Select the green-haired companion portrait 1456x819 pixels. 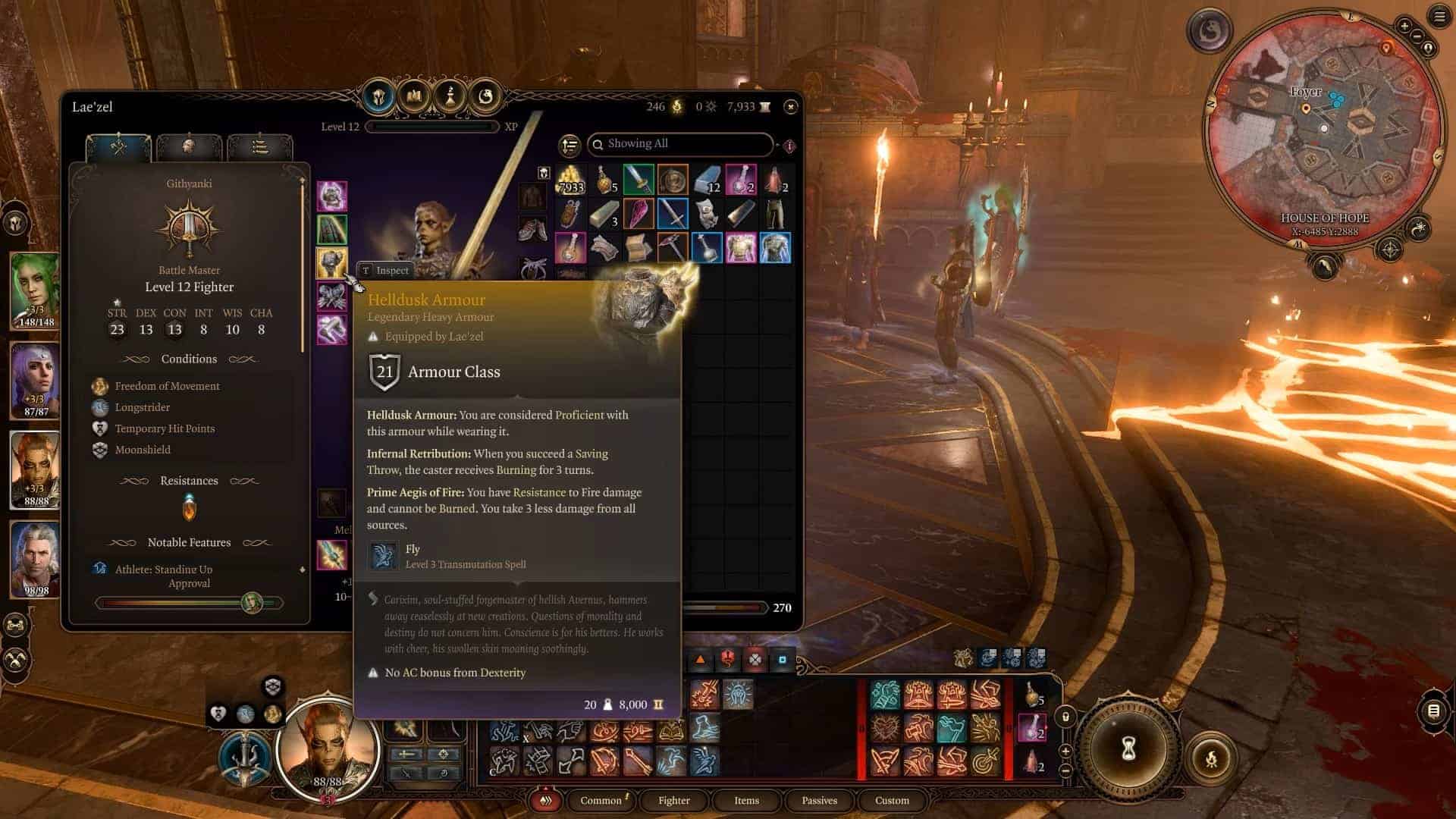34,290
